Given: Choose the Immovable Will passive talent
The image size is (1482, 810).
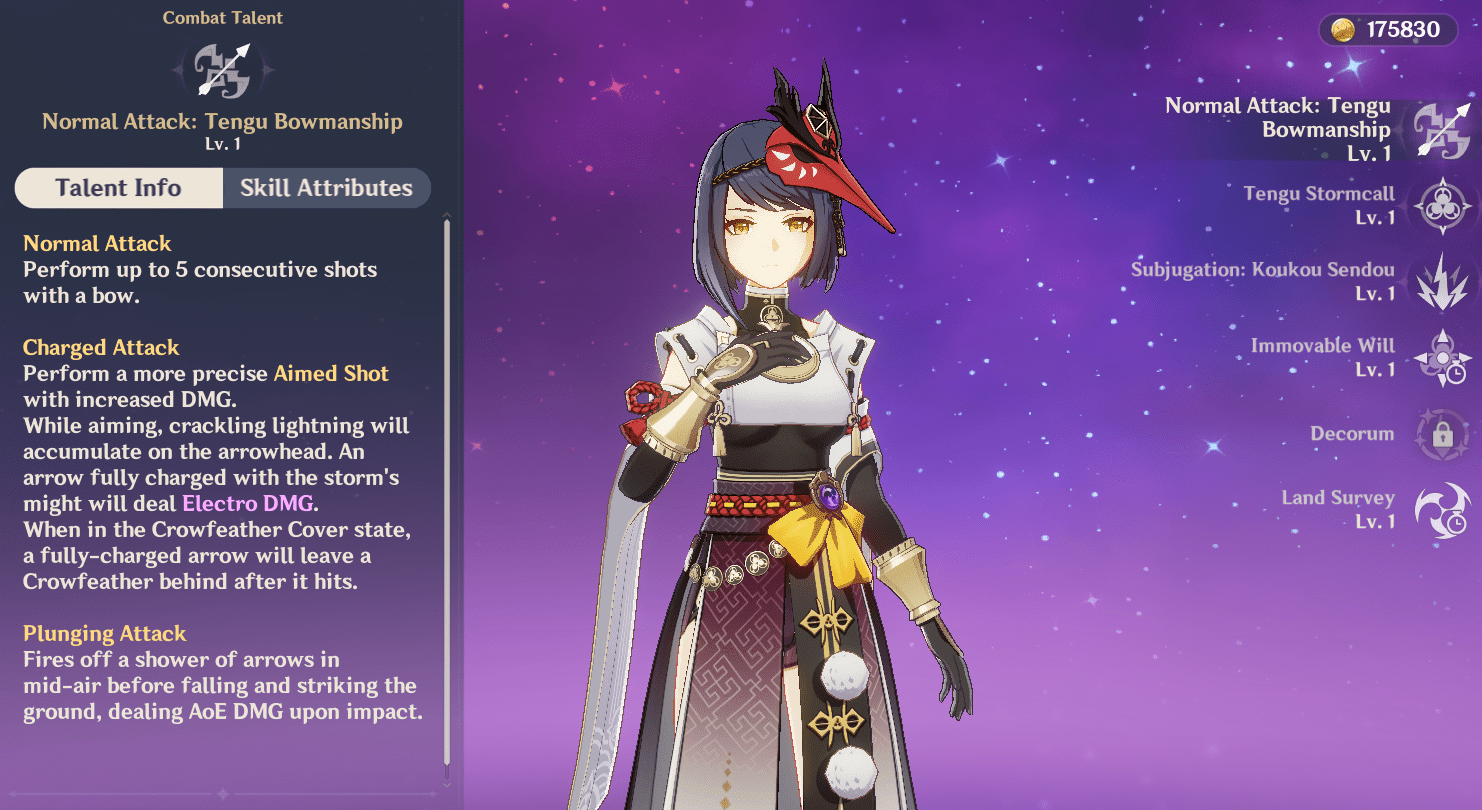Looking at the screenshot, I should [x=1441, y=358].
